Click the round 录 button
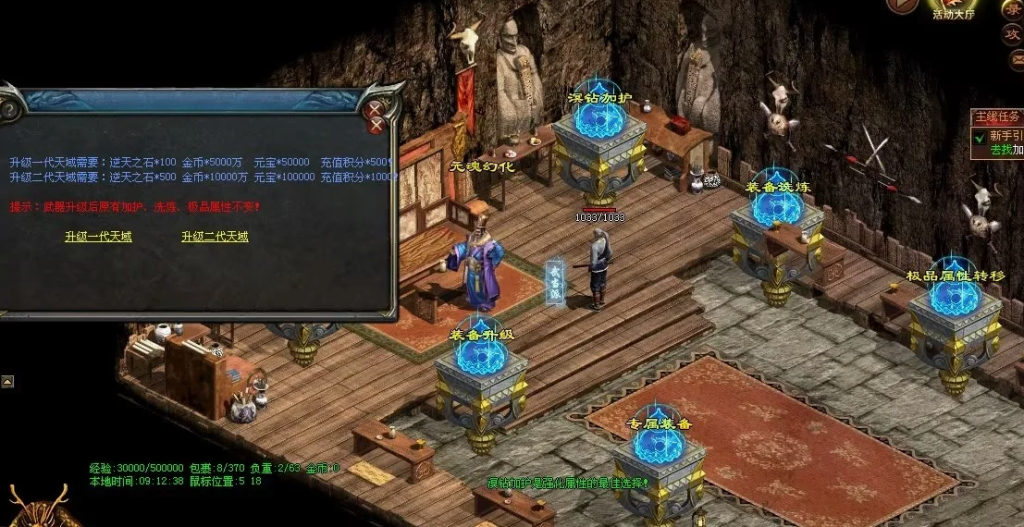This screenshot has height=527, width=1024. (x=1012, y=8)
